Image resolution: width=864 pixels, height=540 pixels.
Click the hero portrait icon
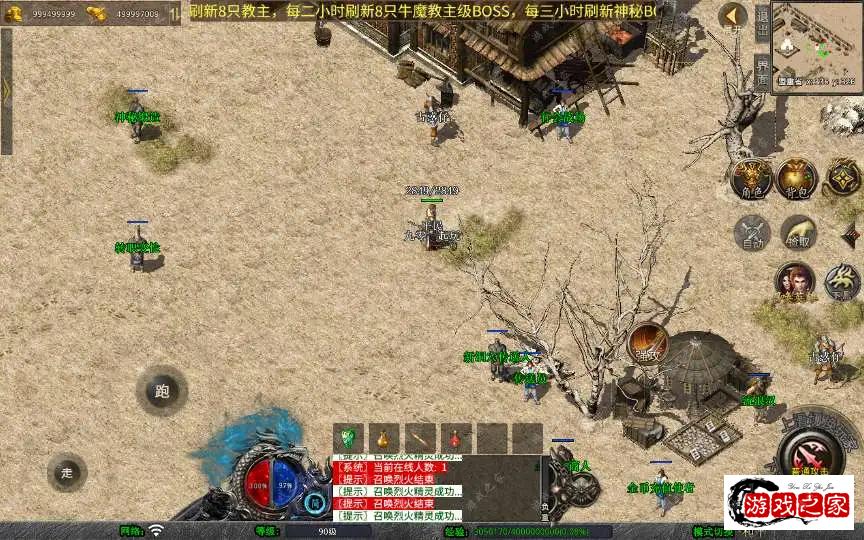click(x=795, y=282)
